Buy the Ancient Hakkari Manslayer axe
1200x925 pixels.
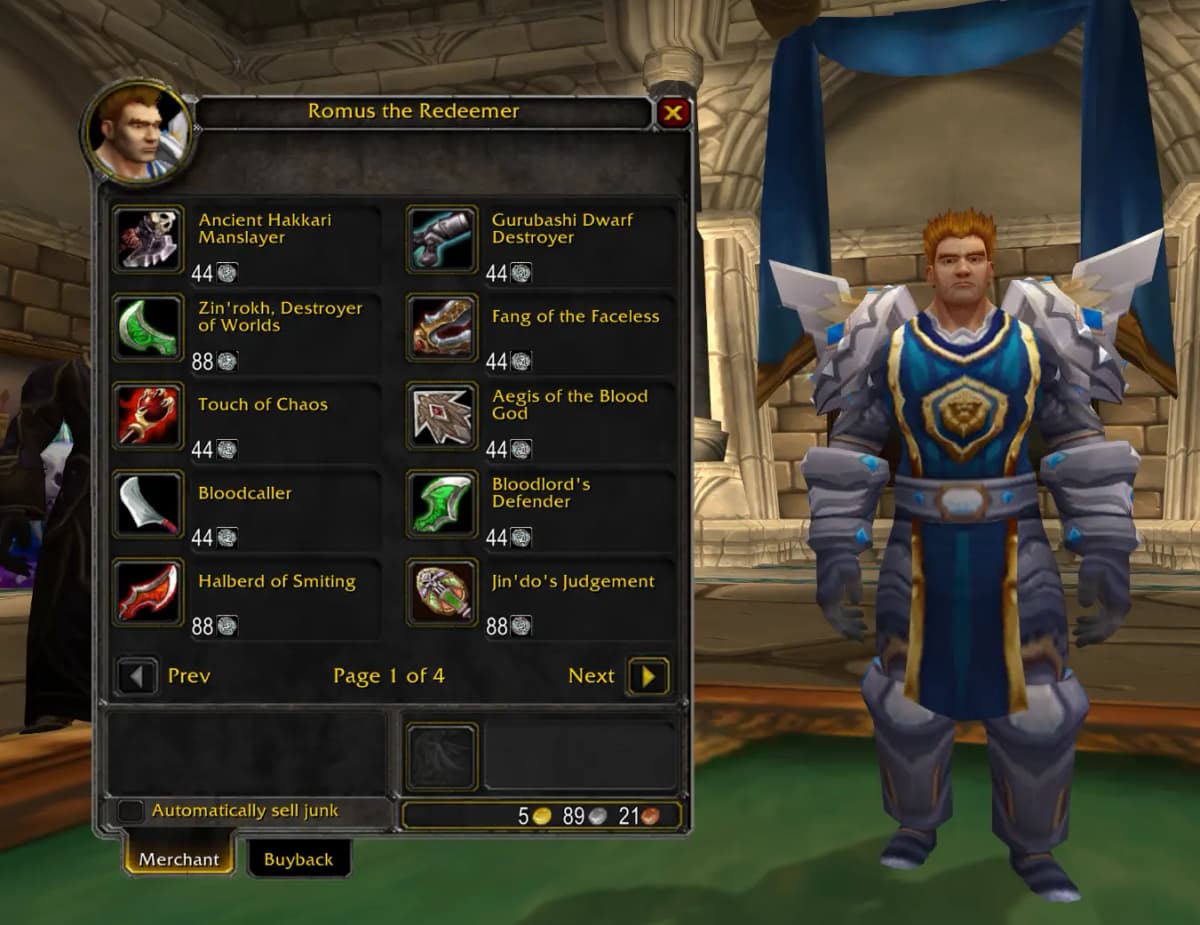[148, 240]
